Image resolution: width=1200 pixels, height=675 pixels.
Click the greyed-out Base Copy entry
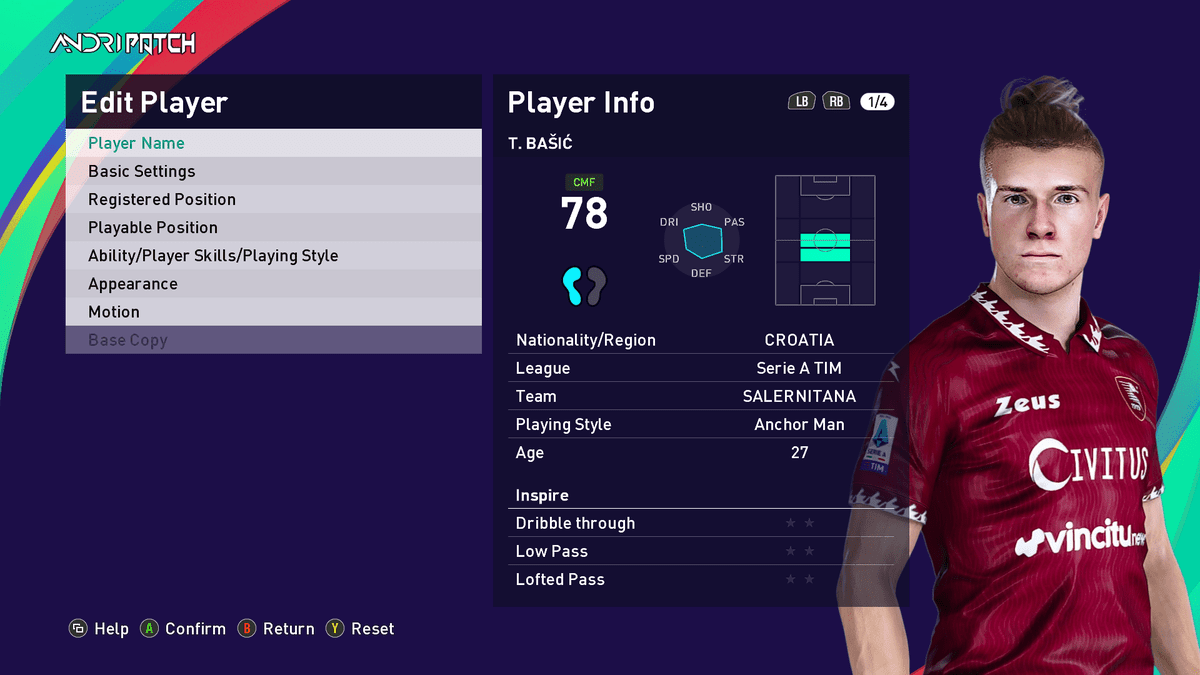273,339
